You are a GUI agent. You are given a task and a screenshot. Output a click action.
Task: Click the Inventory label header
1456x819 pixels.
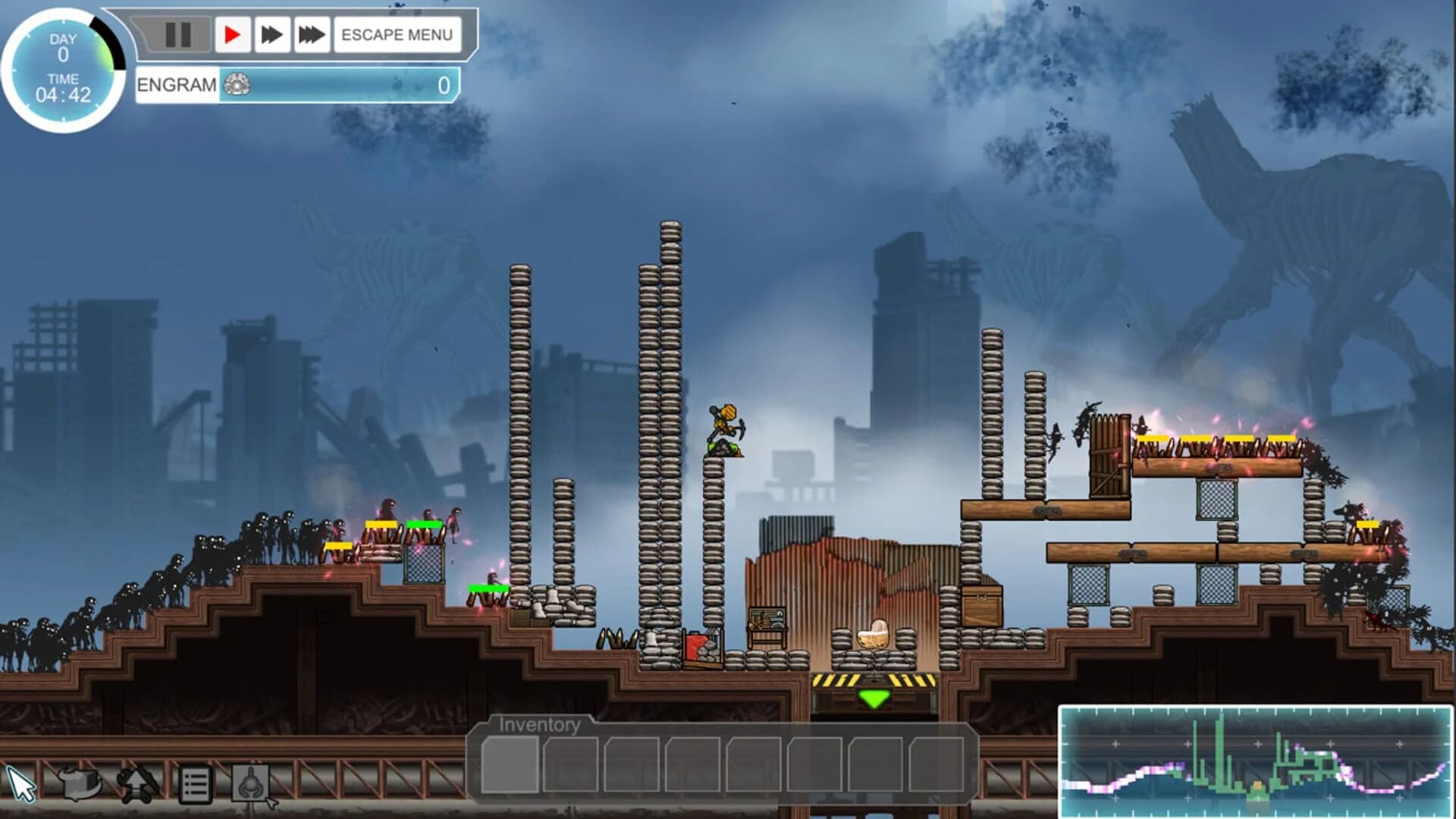coord(538,724)
